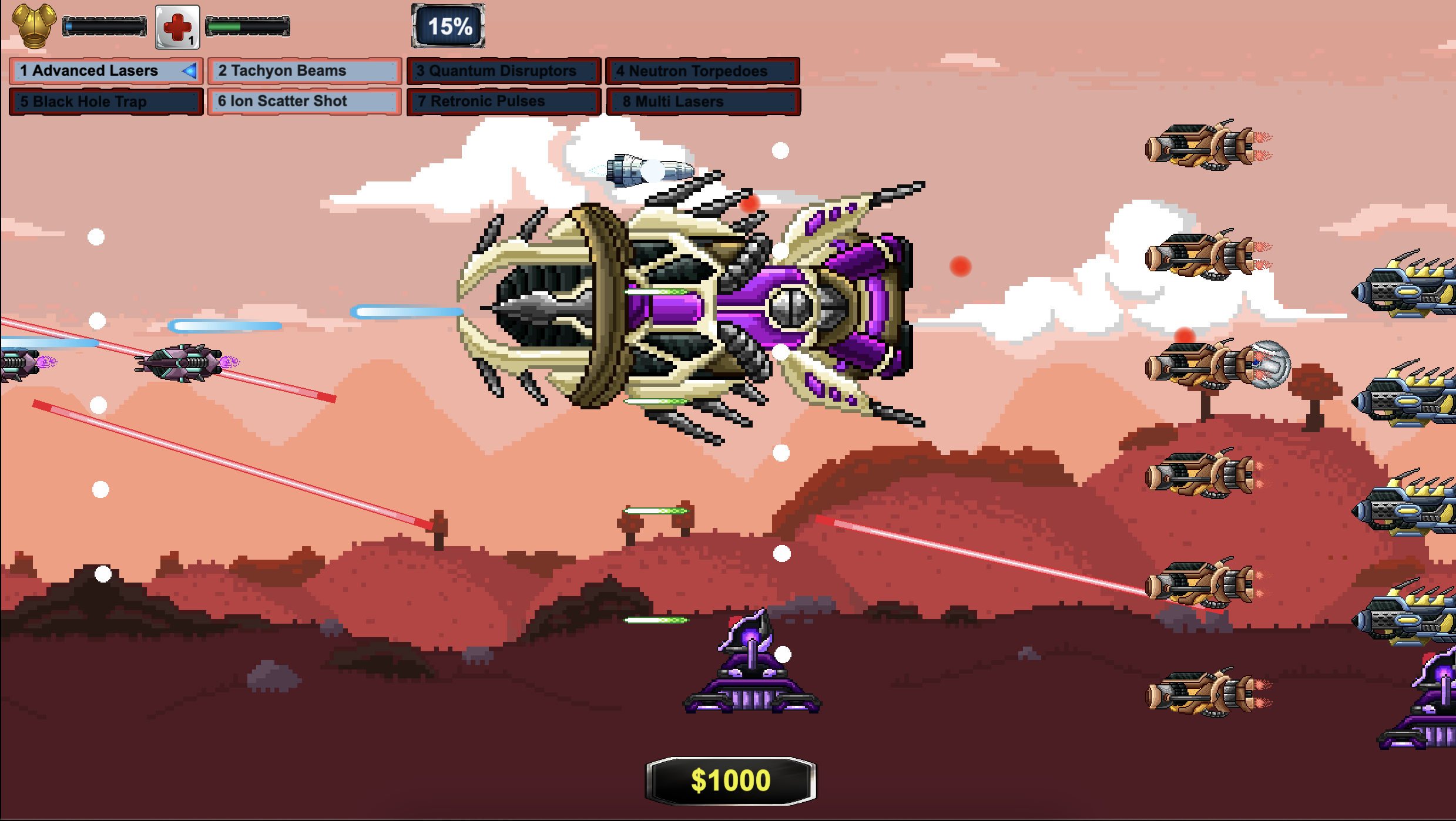The image size is (1456, 821).
Task: Switch to Multi Lasers weapon
Action: [x=702, y=102]
